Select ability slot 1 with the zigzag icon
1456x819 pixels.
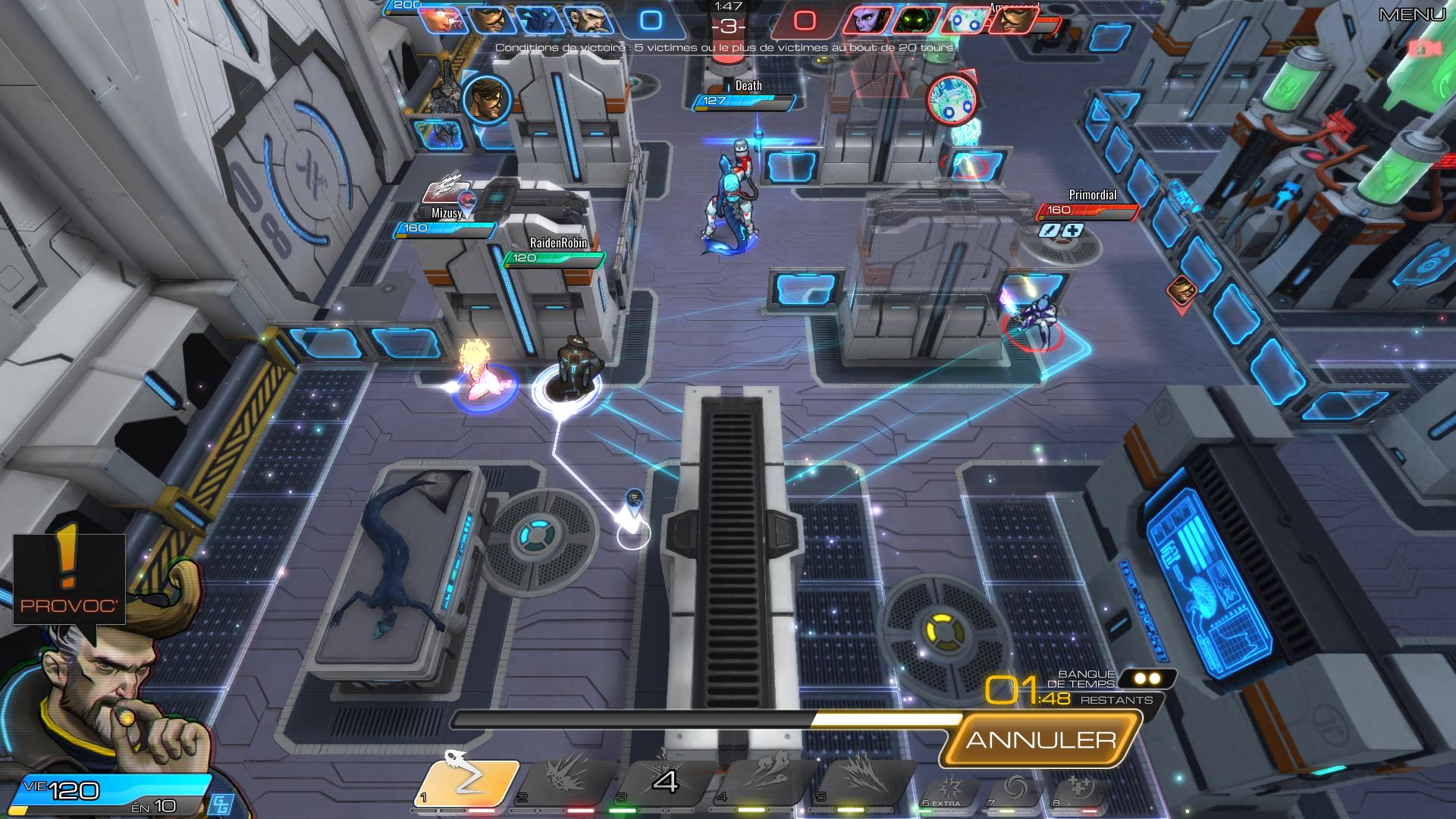point(466,783)
